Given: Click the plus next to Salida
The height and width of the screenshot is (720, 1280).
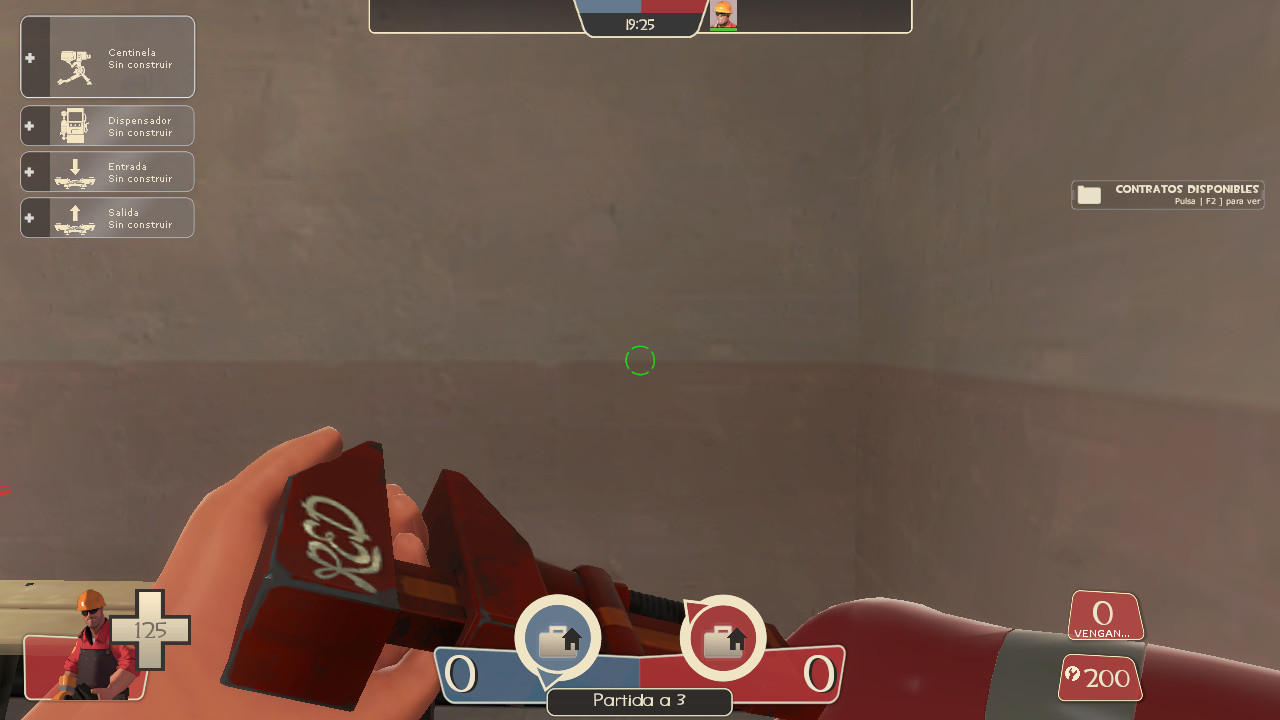Looking at the screenshot, I should (29, 217).
